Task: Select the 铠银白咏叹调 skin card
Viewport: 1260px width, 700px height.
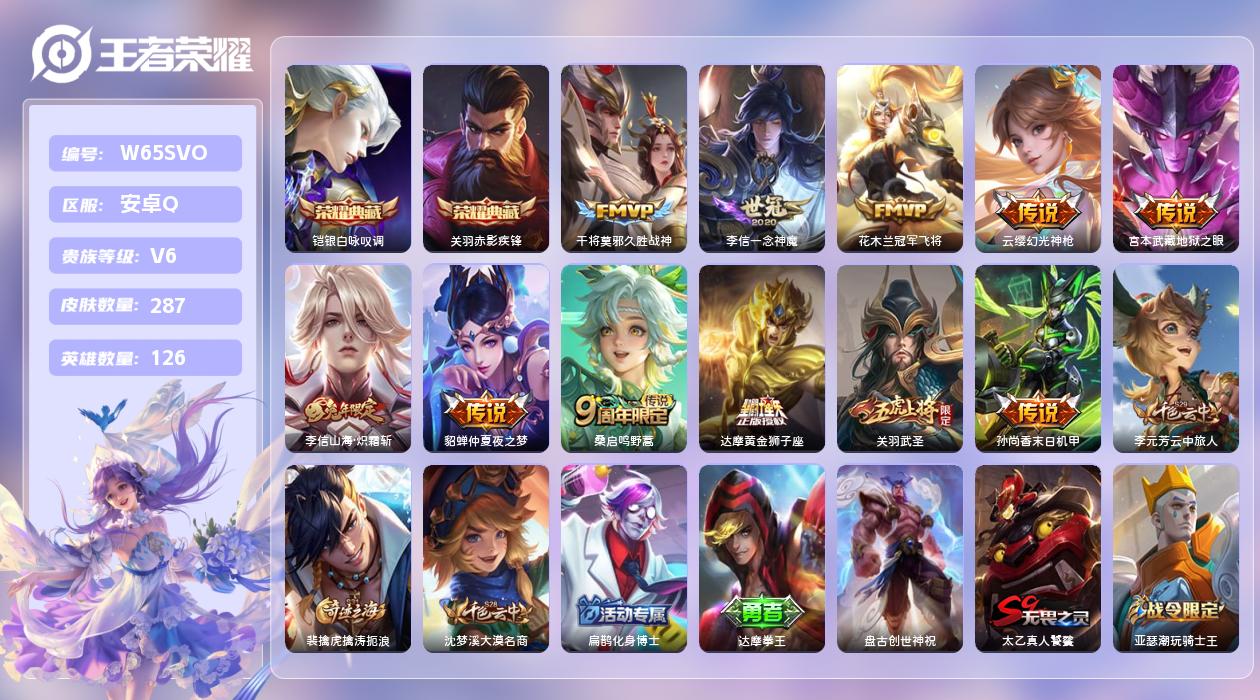Action: pos(348,158)
